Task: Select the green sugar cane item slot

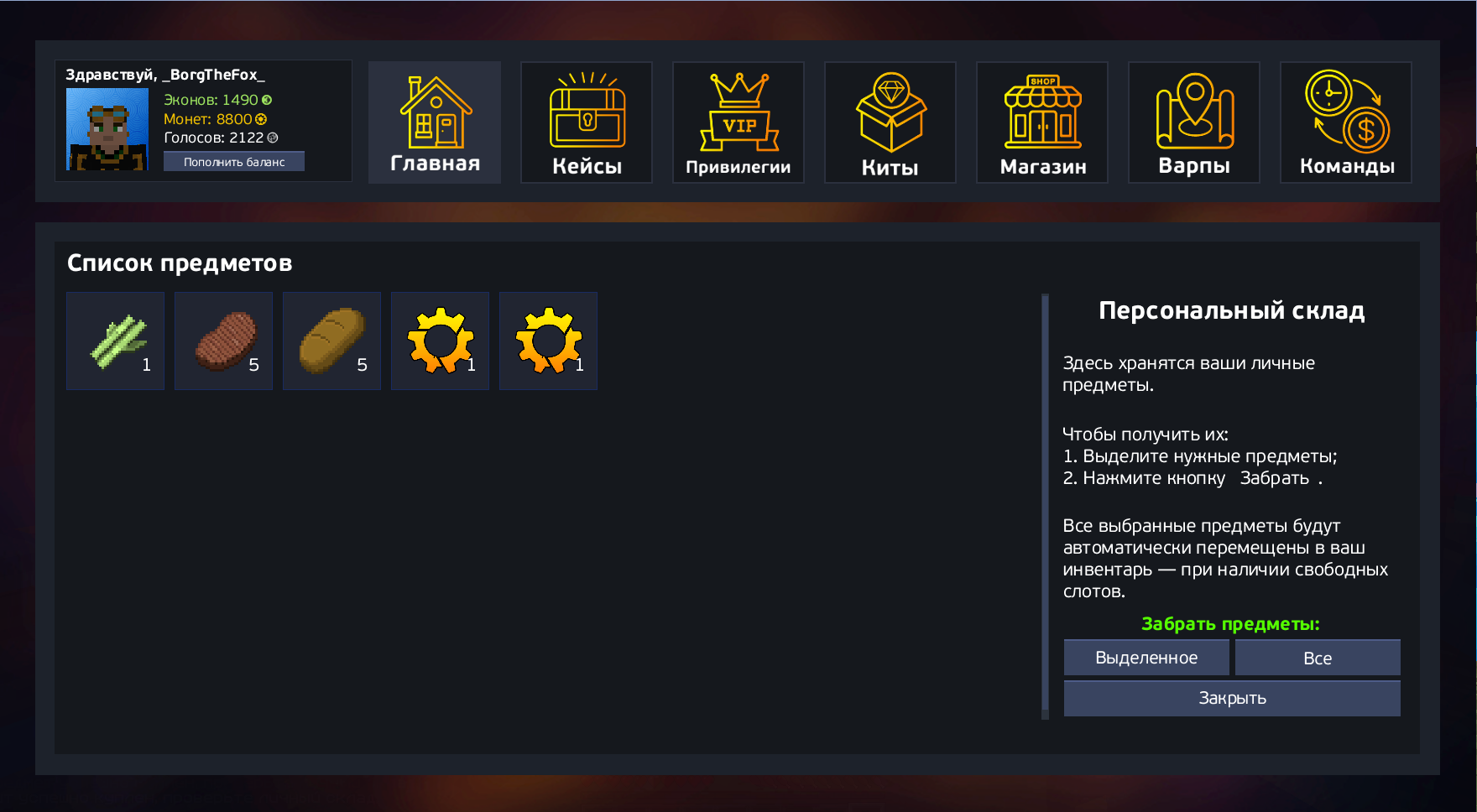Action: click(x=116, y=341)
